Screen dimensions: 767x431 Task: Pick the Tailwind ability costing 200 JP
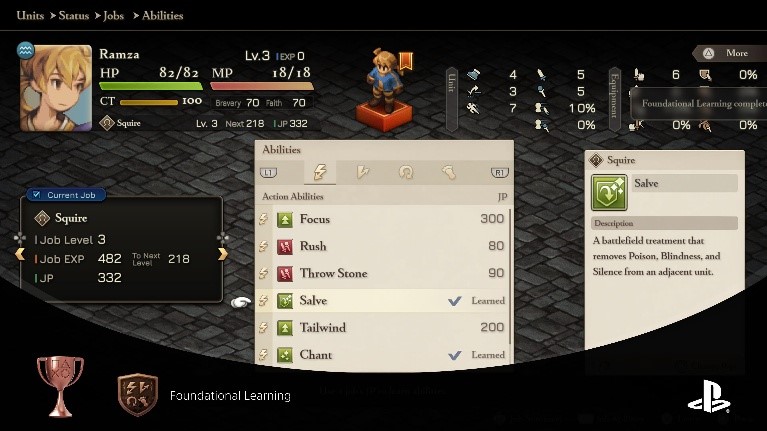coord(380,327)
